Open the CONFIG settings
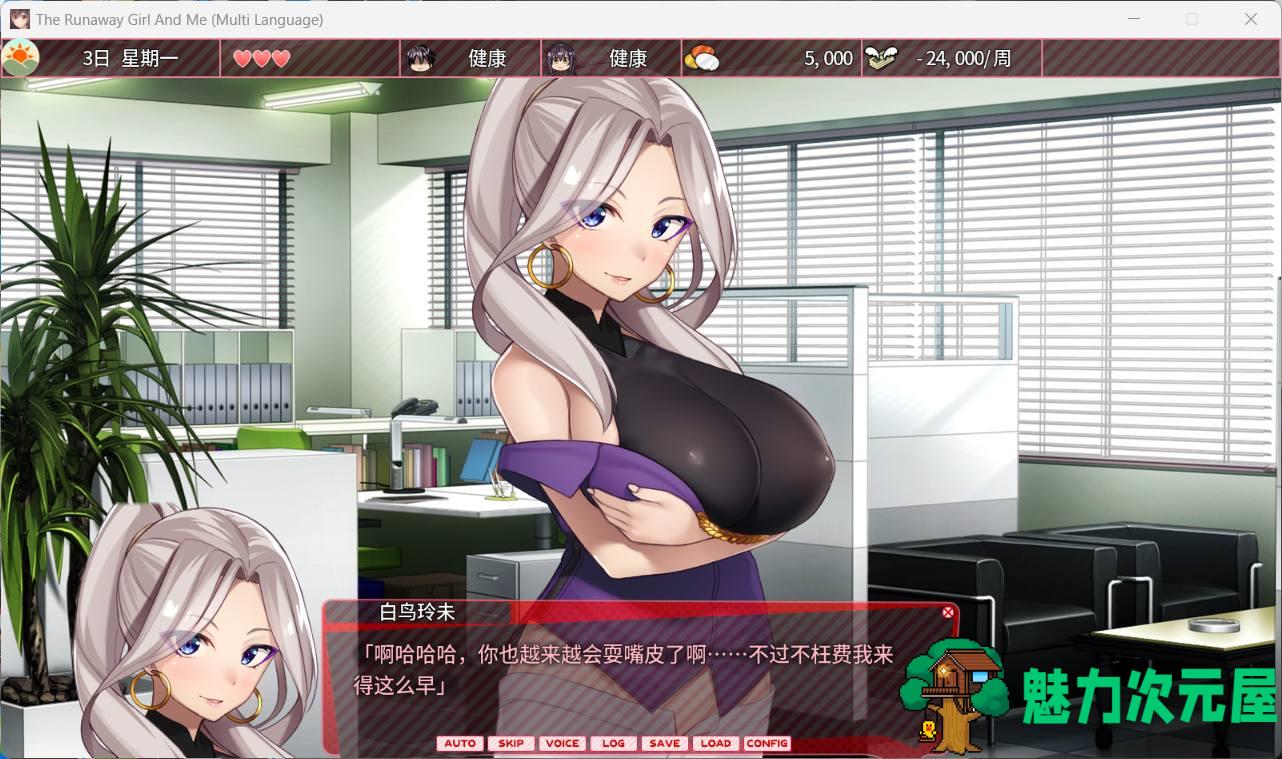Image resolution: width=1282 pixels, height=759 pixels. pyautogui.click(x=767, y=743)
